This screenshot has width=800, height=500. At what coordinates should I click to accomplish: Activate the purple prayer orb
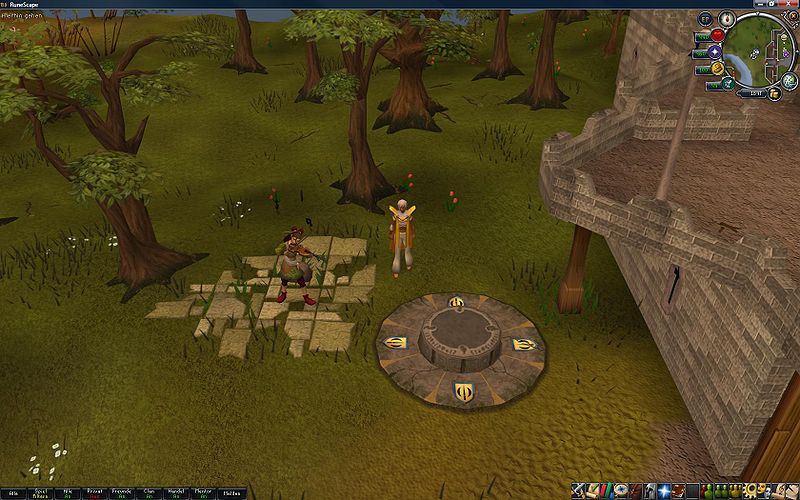[717, 52]
